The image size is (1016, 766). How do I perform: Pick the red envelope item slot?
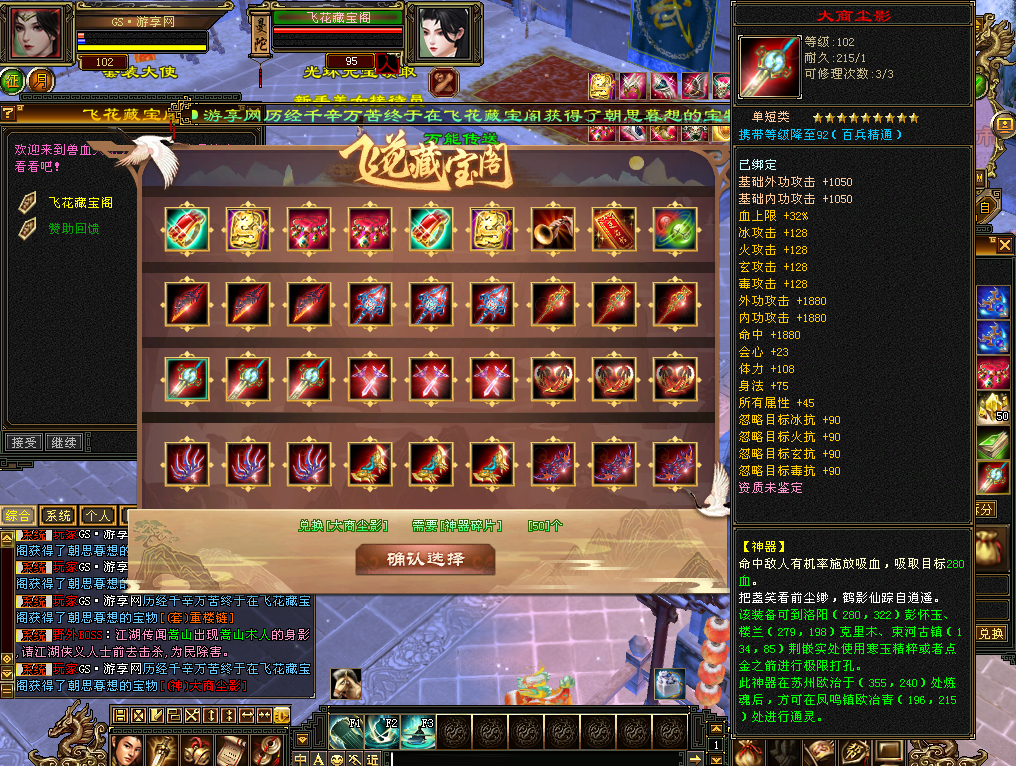[612, 227]
